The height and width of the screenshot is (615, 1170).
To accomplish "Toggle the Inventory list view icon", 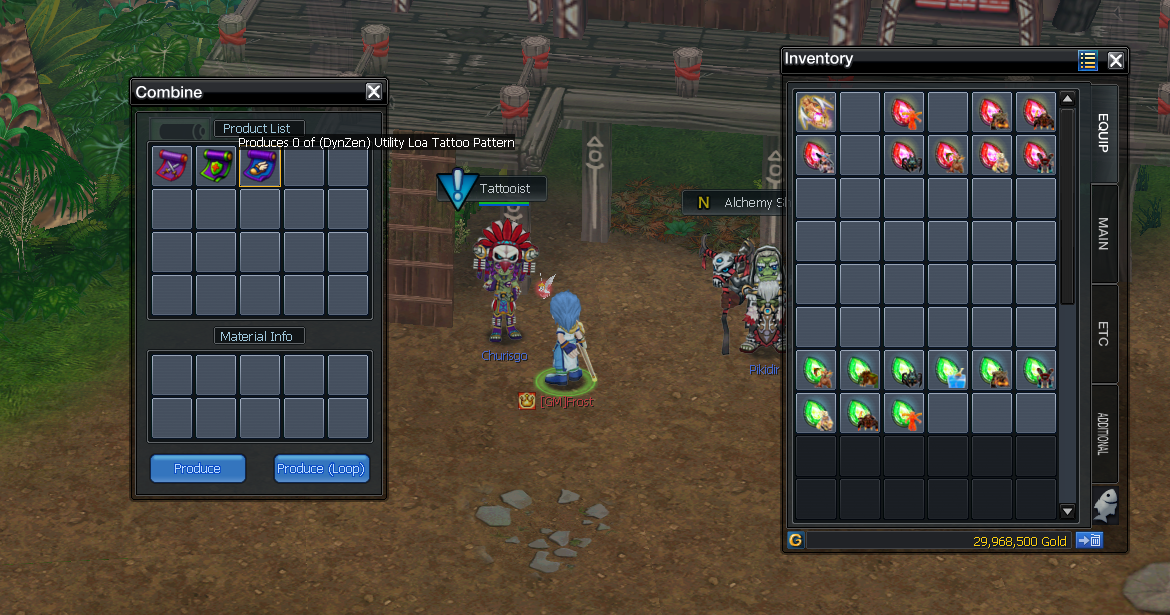I will 1088,60.
